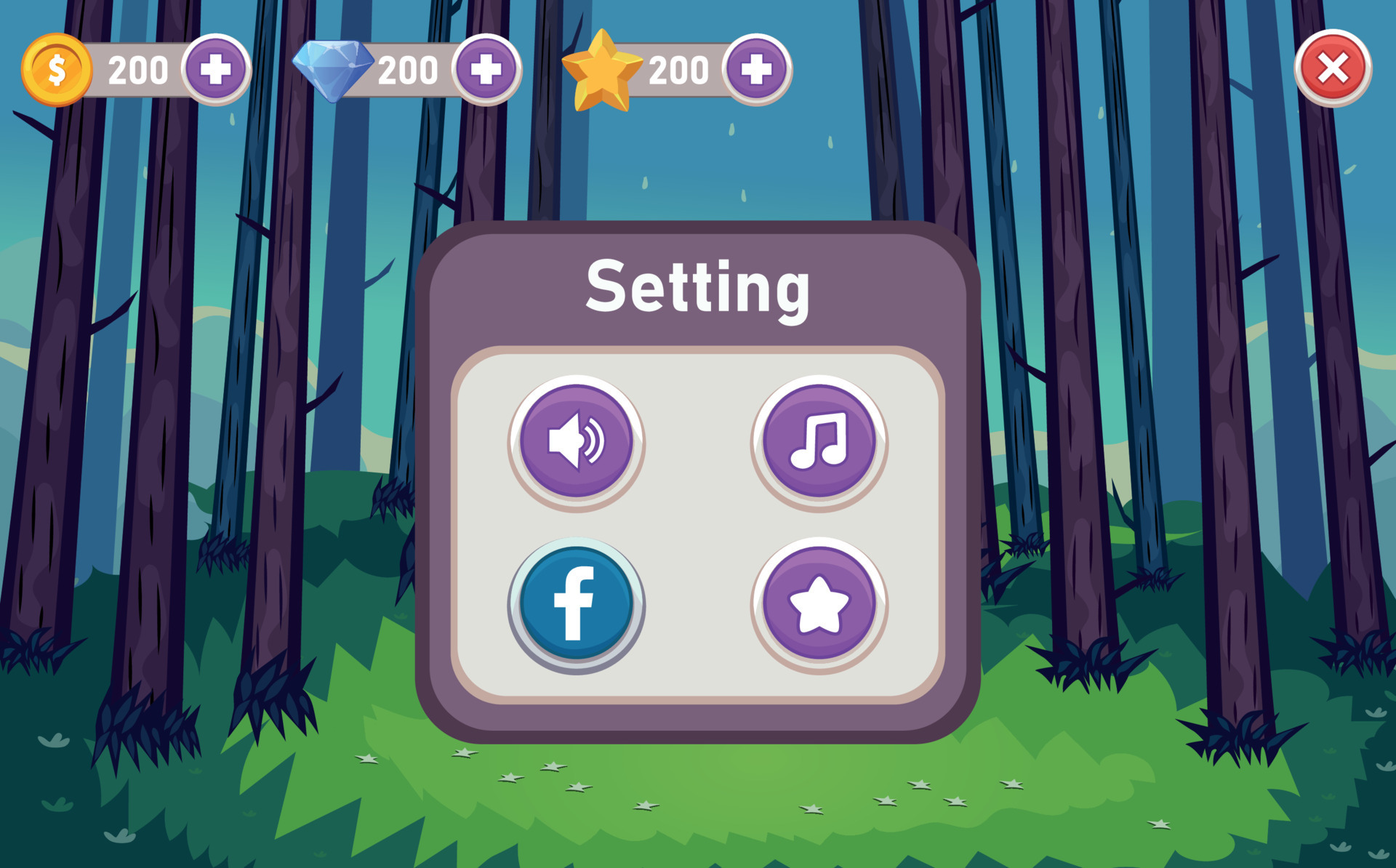Image resolution: width=1396 pixels, height=868 pixels.
Task: Select the star balance showing 200
Action: pyautogui.click(x=678, y=70)
